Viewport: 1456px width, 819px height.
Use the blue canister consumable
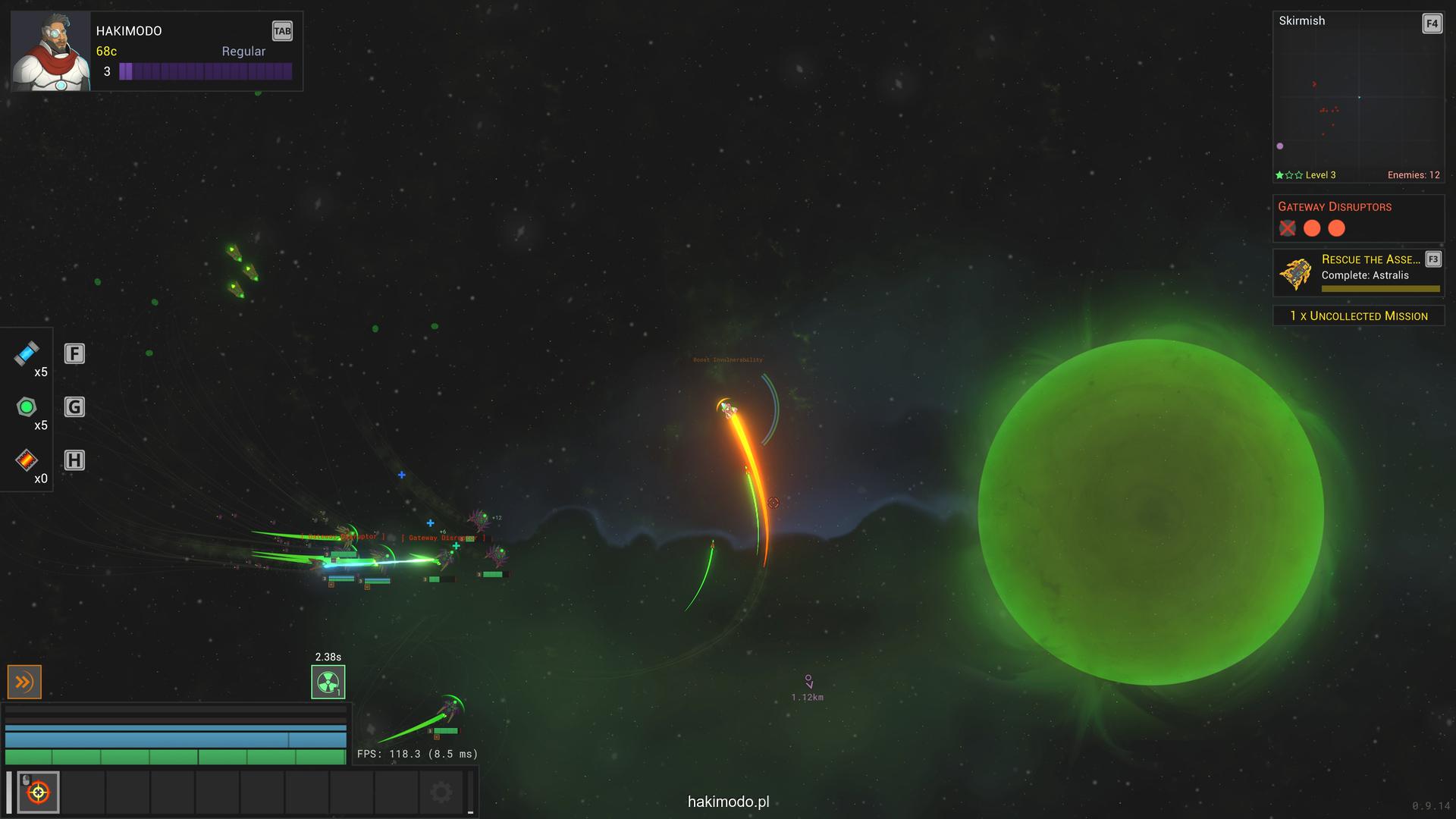(27, 353)
